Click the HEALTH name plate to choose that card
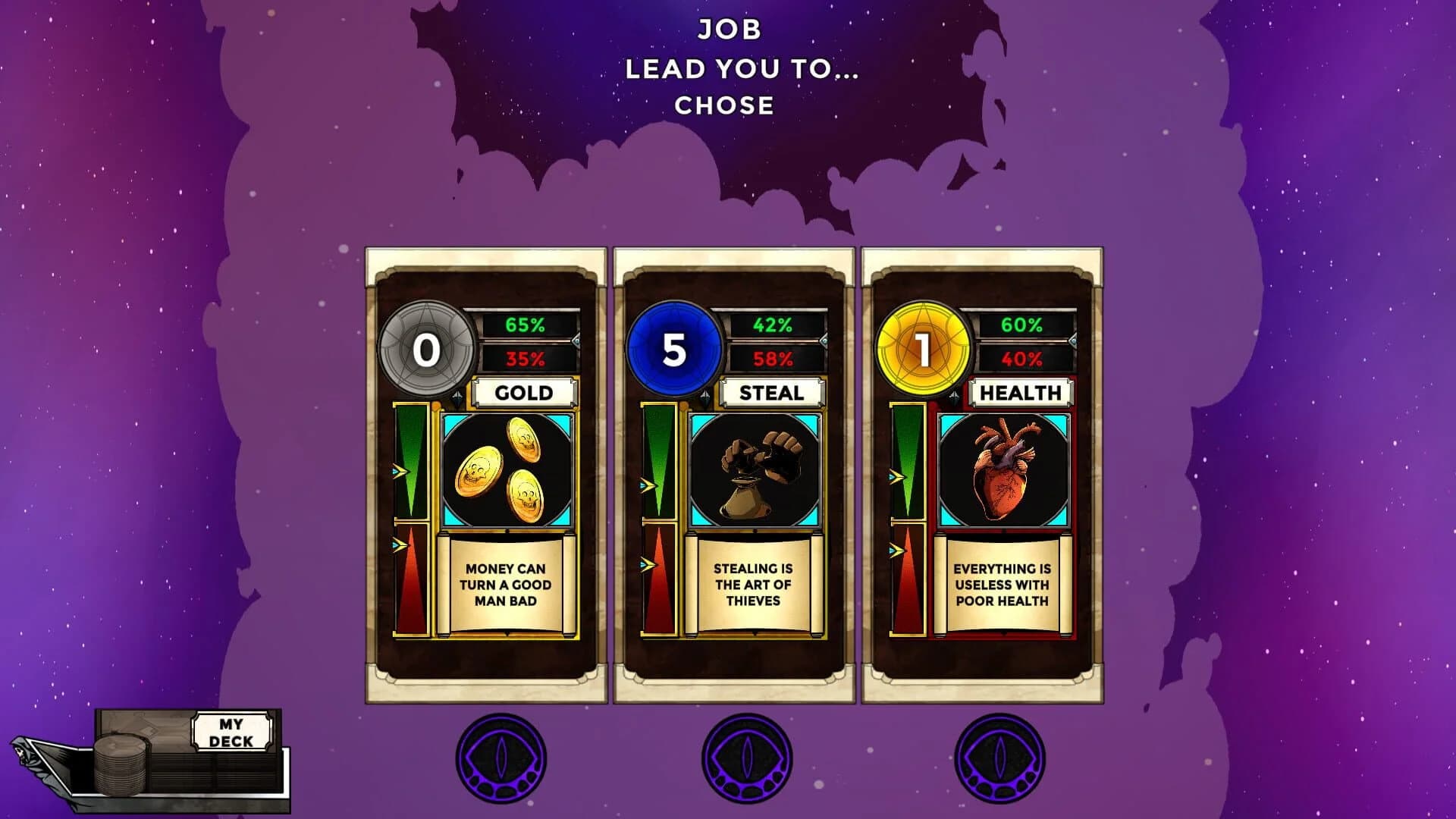 click(x=1020, y=393)
